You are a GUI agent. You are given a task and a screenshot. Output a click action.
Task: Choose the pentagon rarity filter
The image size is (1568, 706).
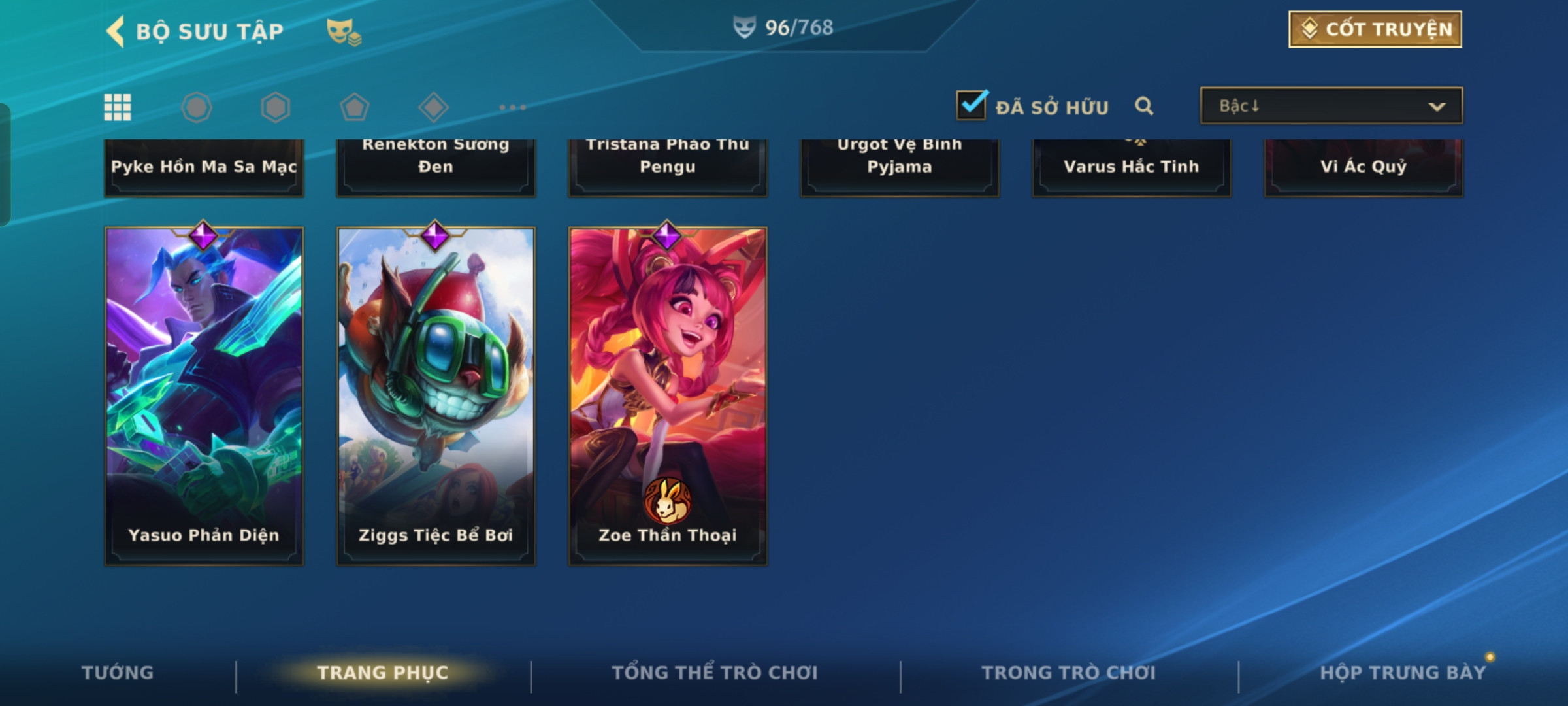[354, 107]
